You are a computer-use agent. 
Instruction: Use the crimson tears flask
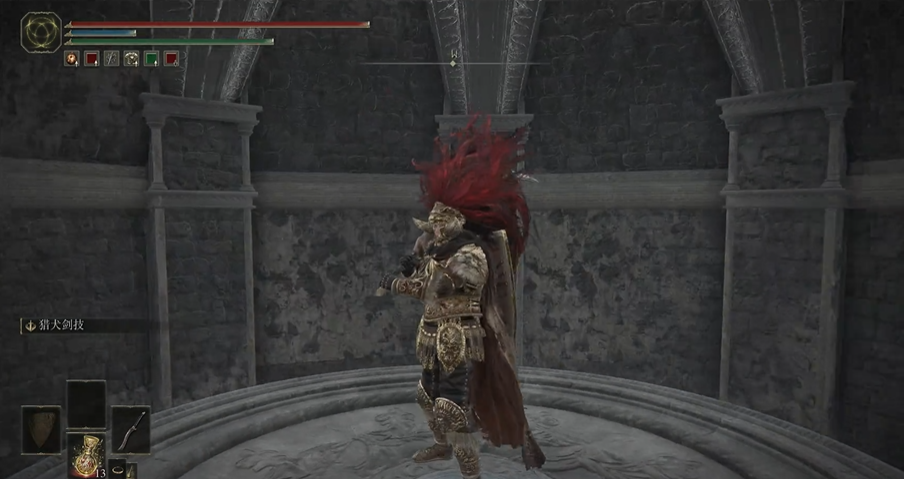click(x=86, y=454)
